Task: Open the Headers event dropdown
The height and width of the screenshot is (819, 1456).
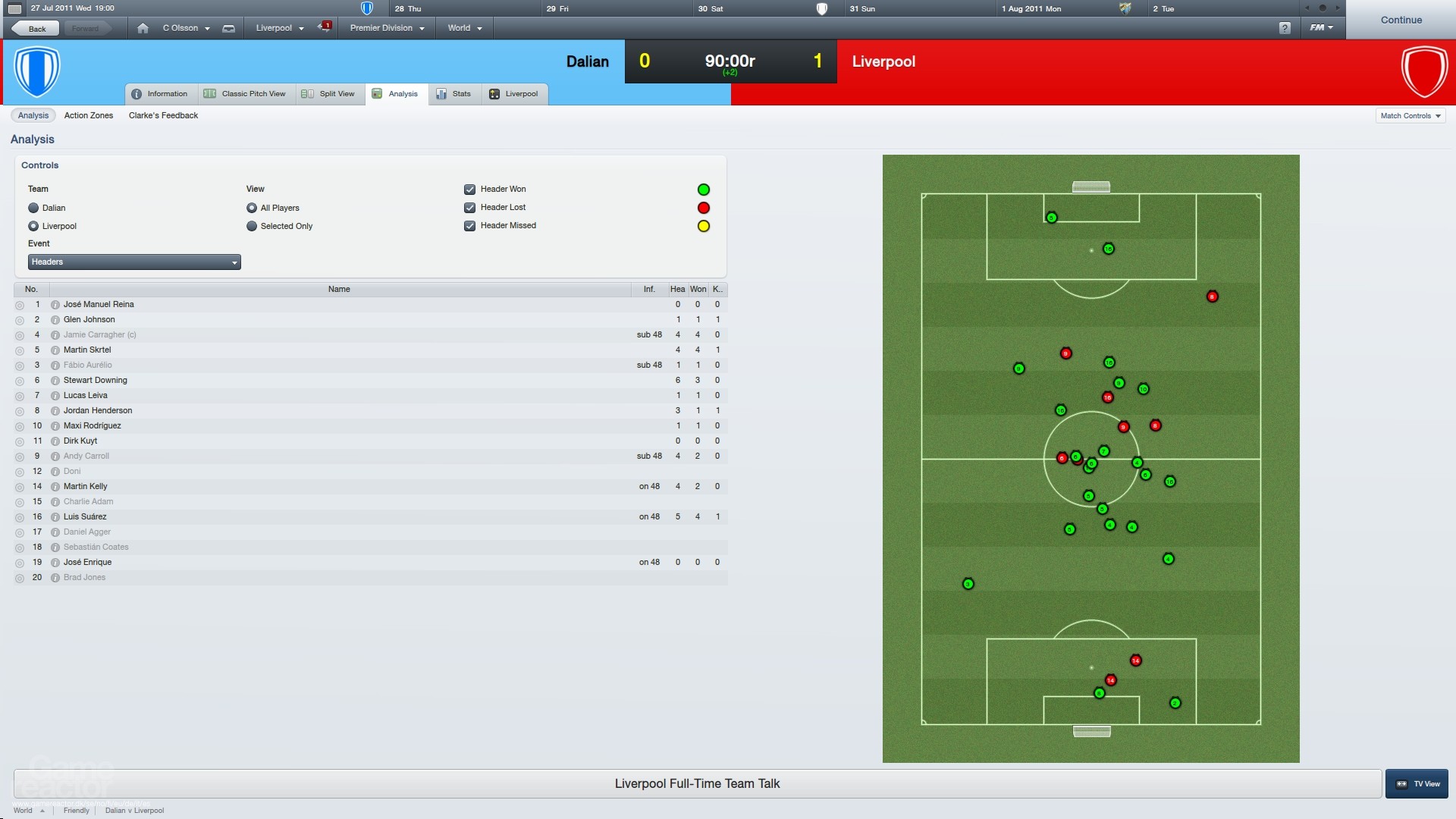Action: (x=133, y=262)
